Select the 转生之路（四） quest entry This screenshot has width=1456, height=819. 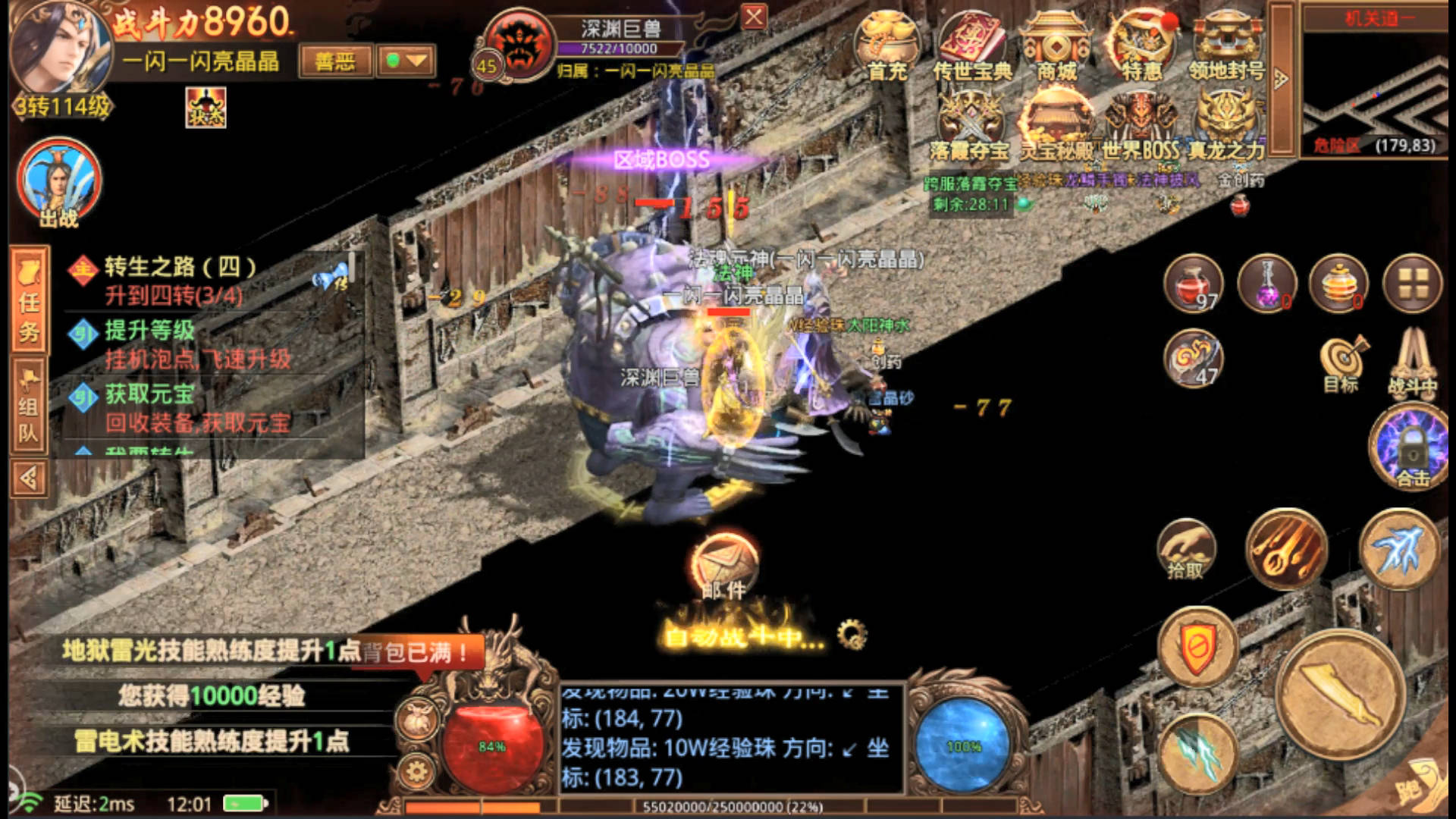click(x=182, y=279)
